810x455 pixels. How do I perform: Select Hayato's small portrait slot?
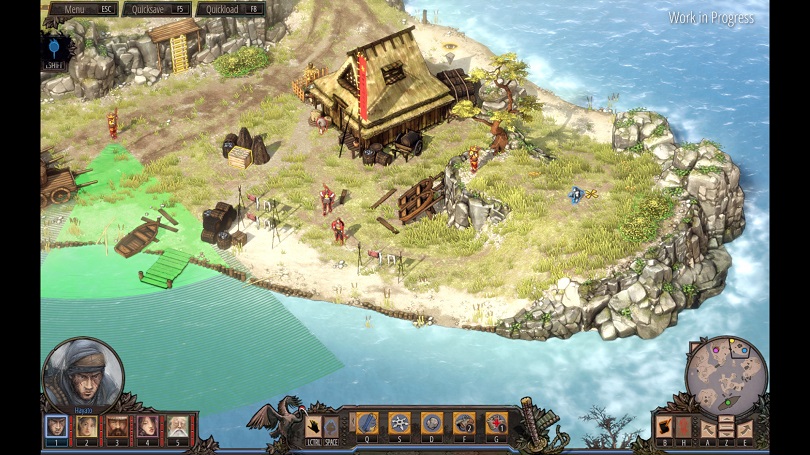tap(57, 426)
